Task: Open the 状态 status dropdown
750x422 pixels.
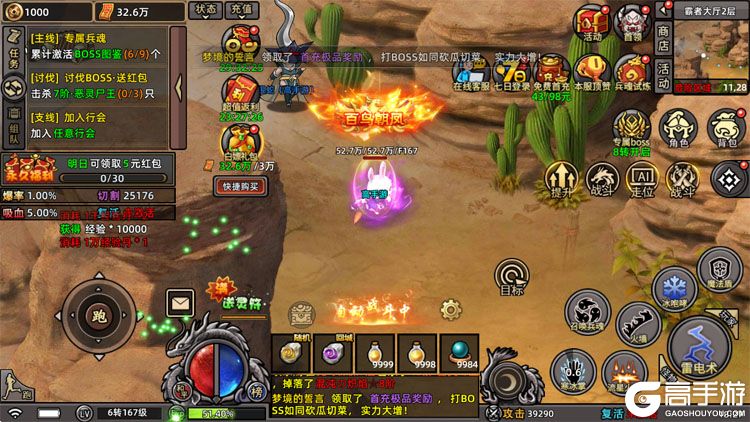Action: coord(205,10)
